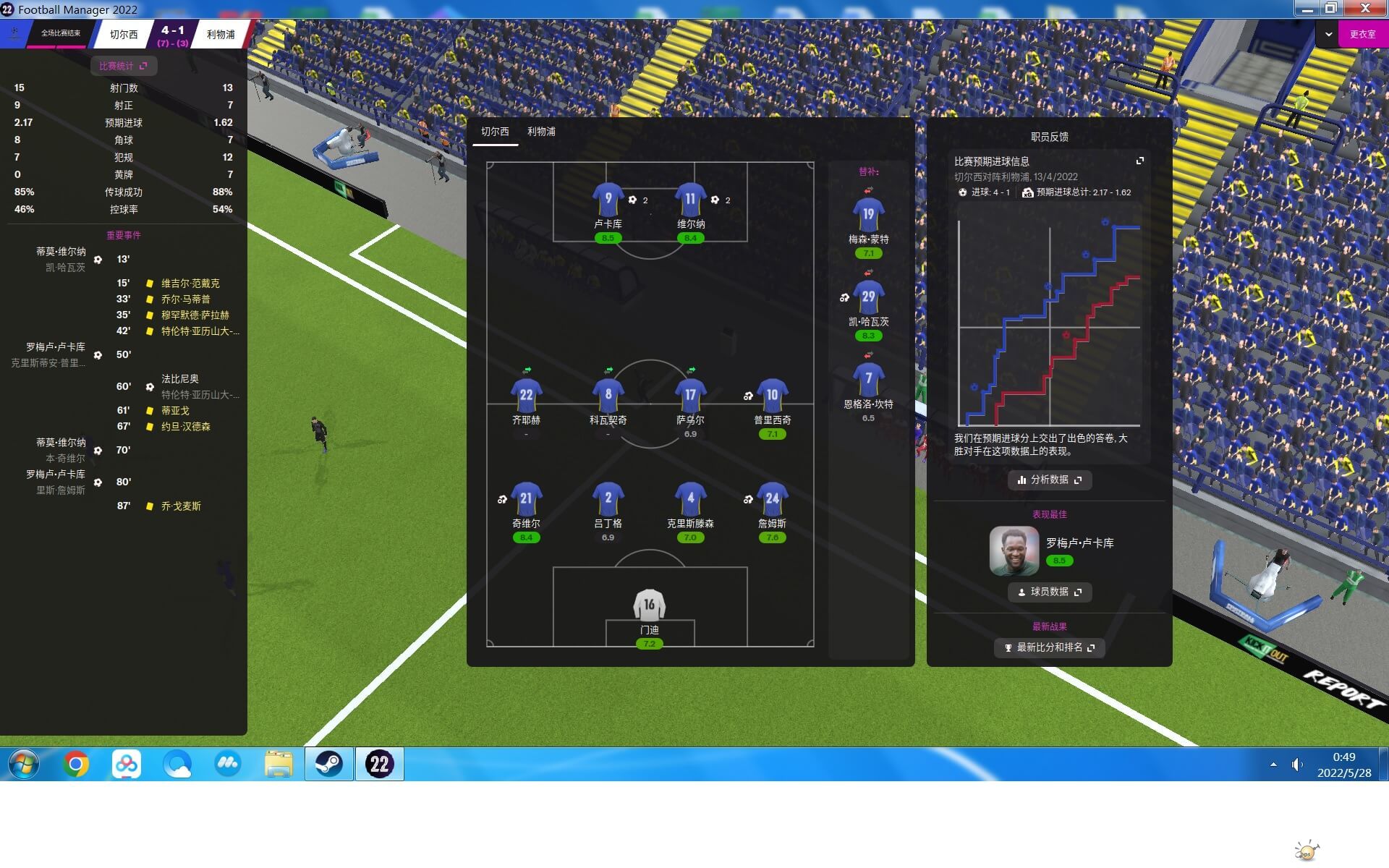Select substitute 梅森·蒙特 number 19
The image size is (1389, 868).
coord(868,215)
